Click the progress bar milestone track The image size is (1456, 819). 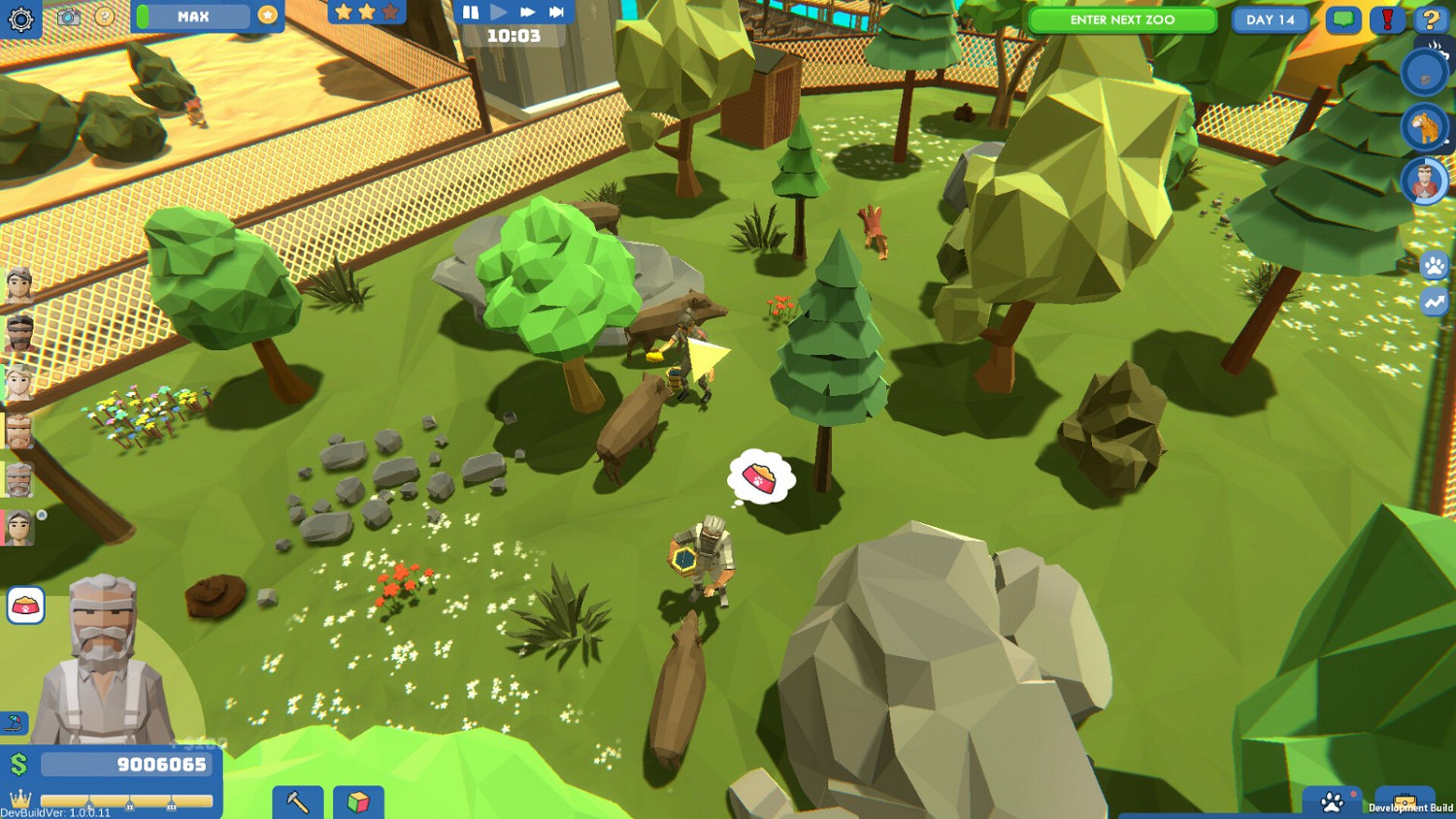126,803
